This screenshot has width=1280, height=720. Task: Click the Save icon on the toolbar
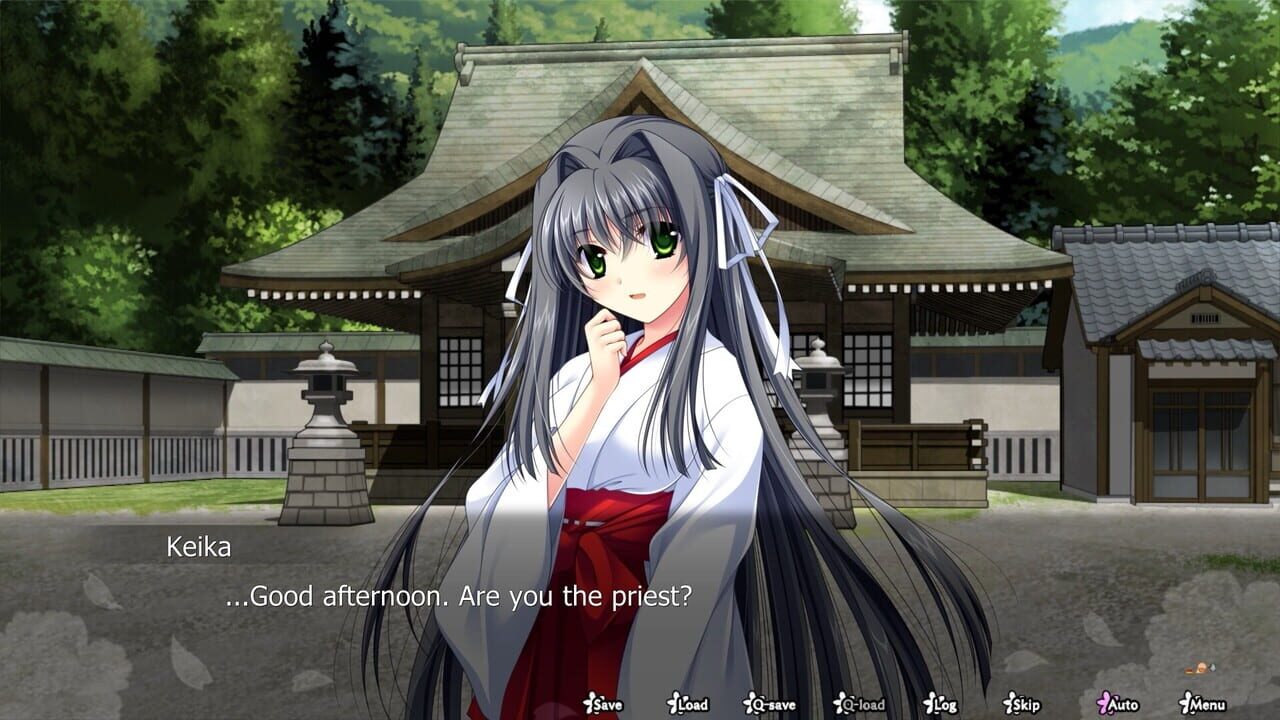(x=591, y=704)
